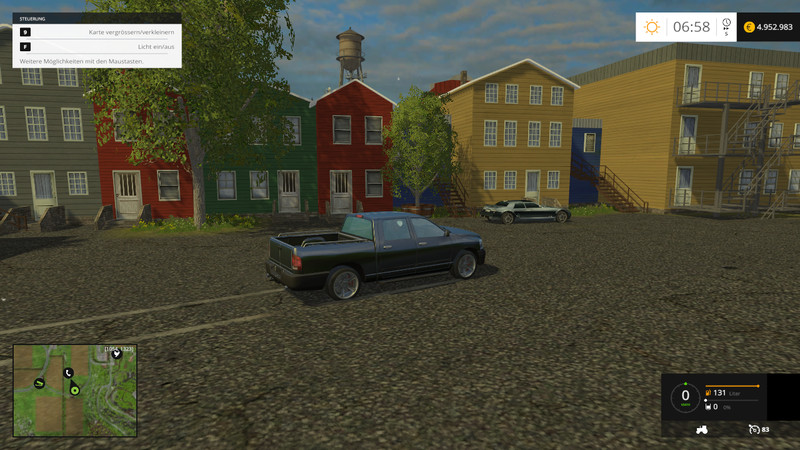The height and width of the screenshot is (450, 800).
Task: Click the Euro coin money icon
Action: point(747,27)
